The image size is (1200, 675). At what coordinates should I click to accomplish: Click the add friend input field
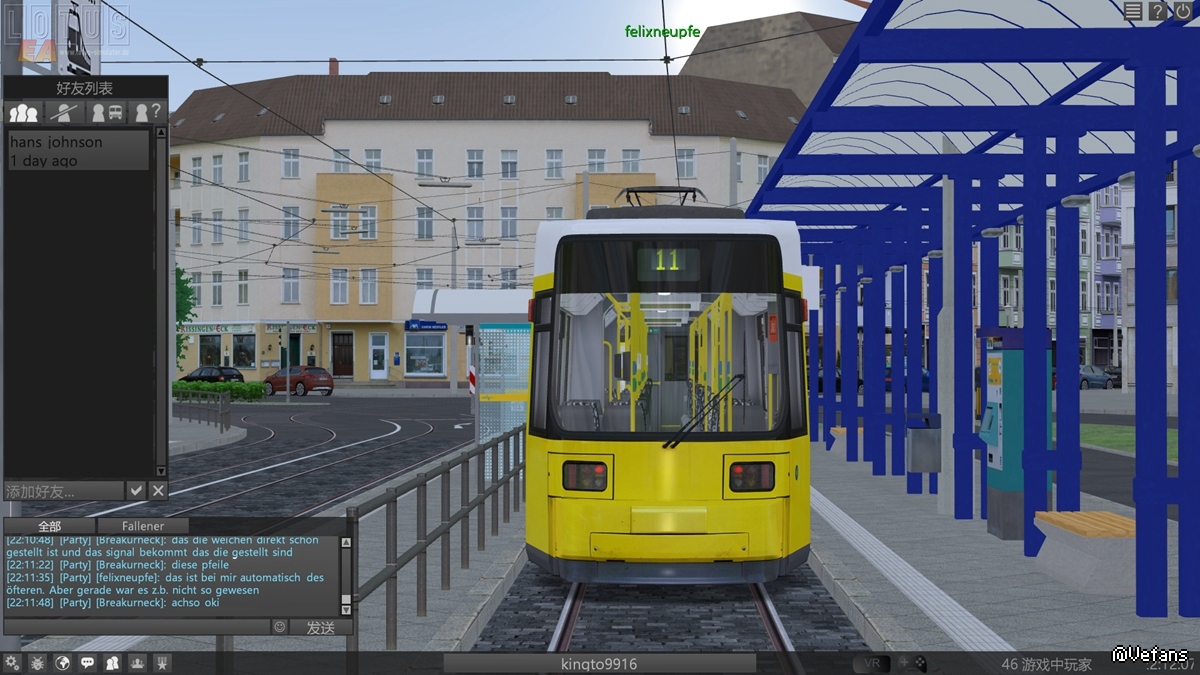(65, 491)
